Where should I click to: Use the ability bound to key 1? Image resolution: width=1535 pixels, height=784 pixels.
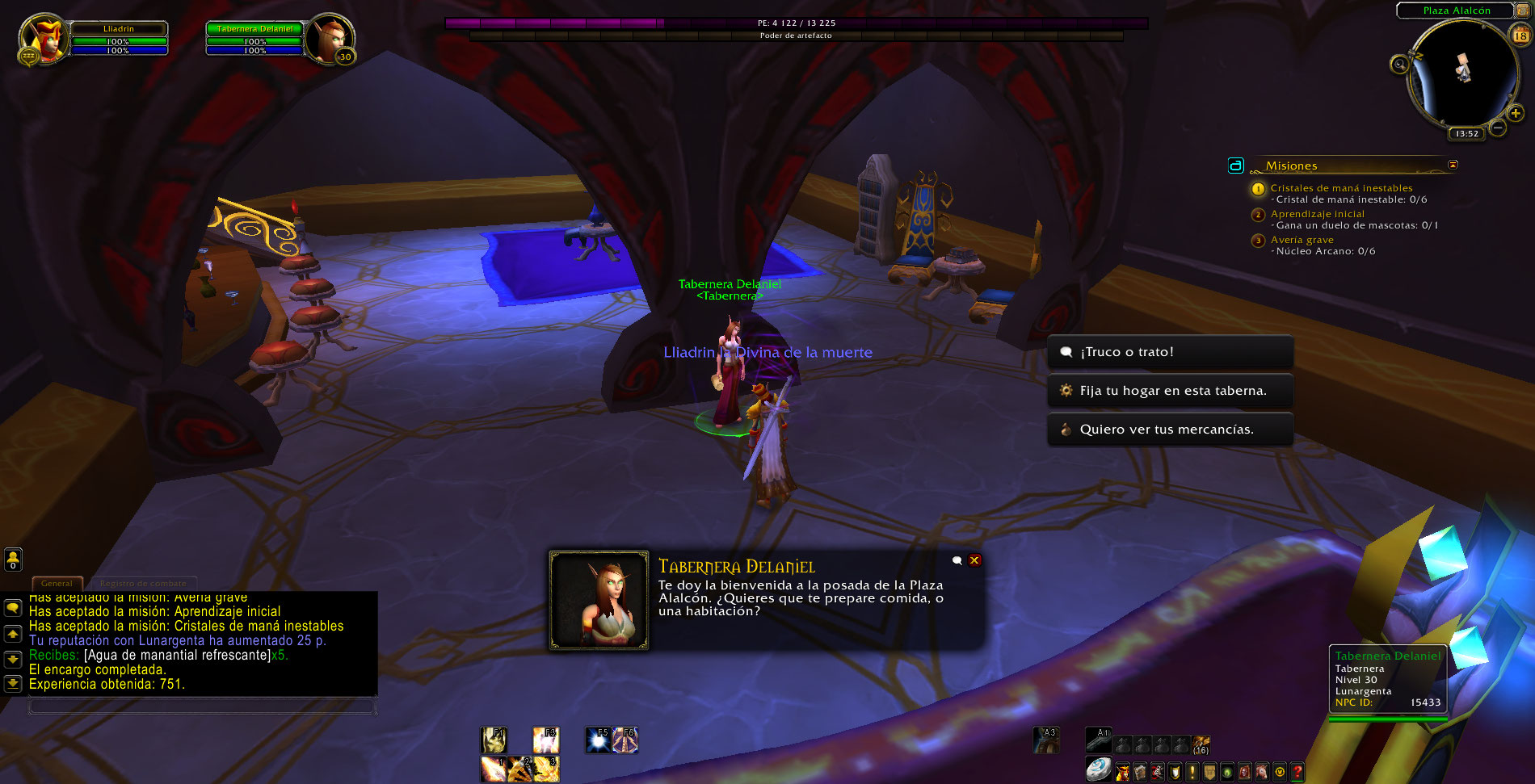493,769
